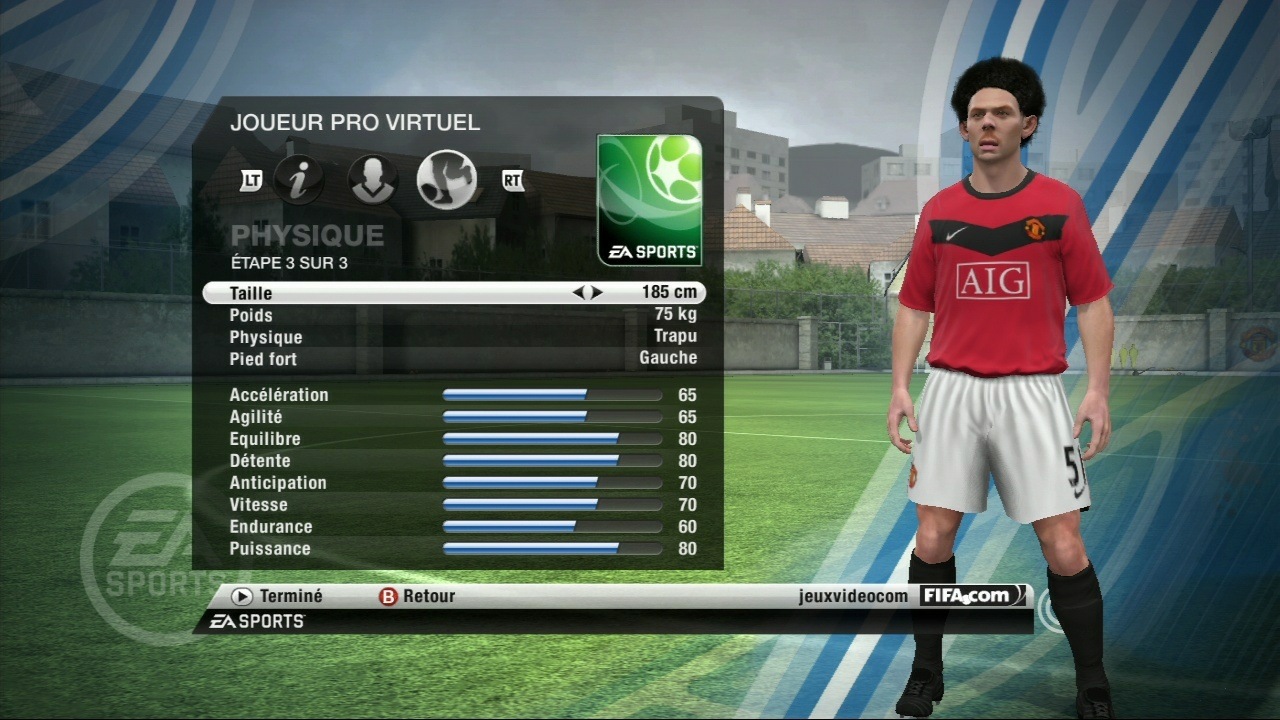Open the player appearance tab

[371, 179]
